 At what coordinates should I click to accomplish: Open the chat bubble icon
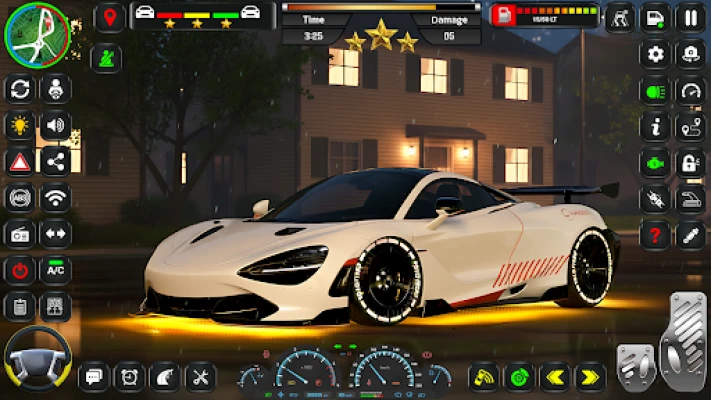point(94,377)
